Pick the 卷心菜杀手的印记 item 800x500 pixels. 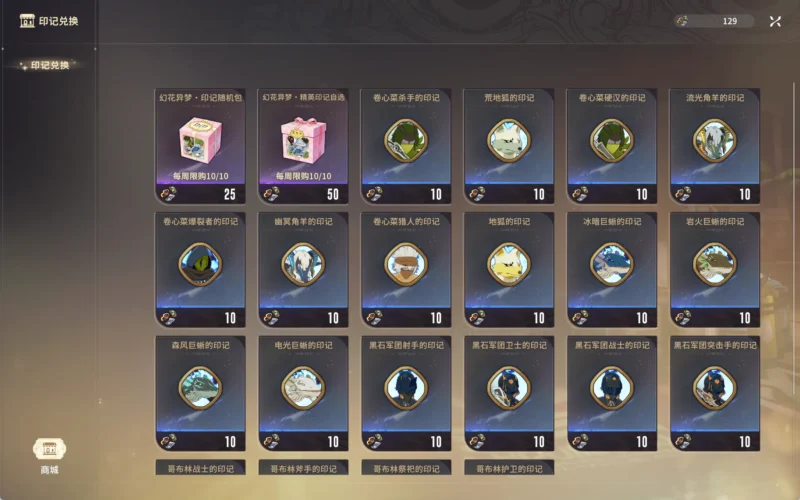[x=406, y=143]
